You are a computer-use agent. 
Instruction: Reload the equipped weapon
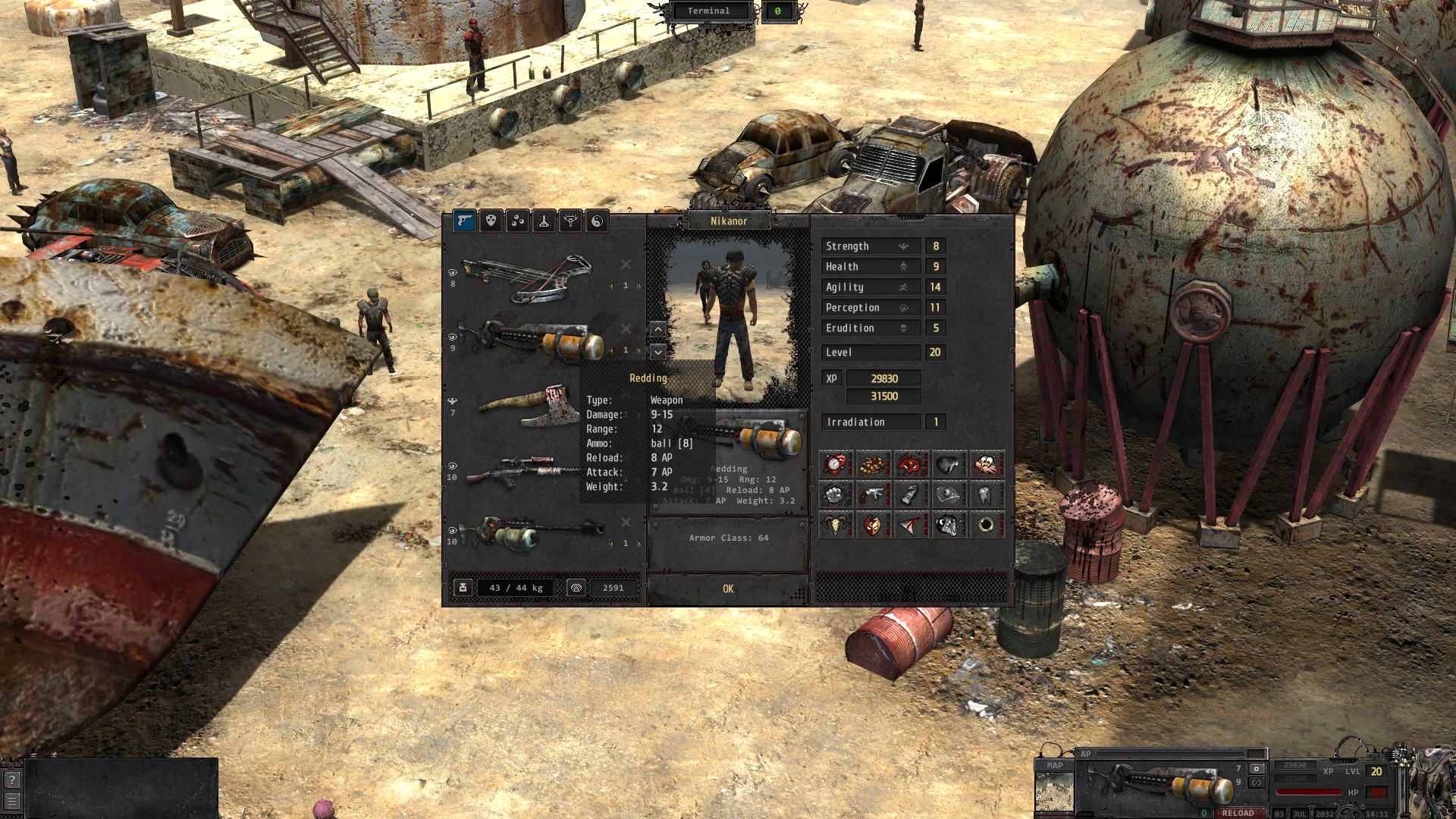1238,812
